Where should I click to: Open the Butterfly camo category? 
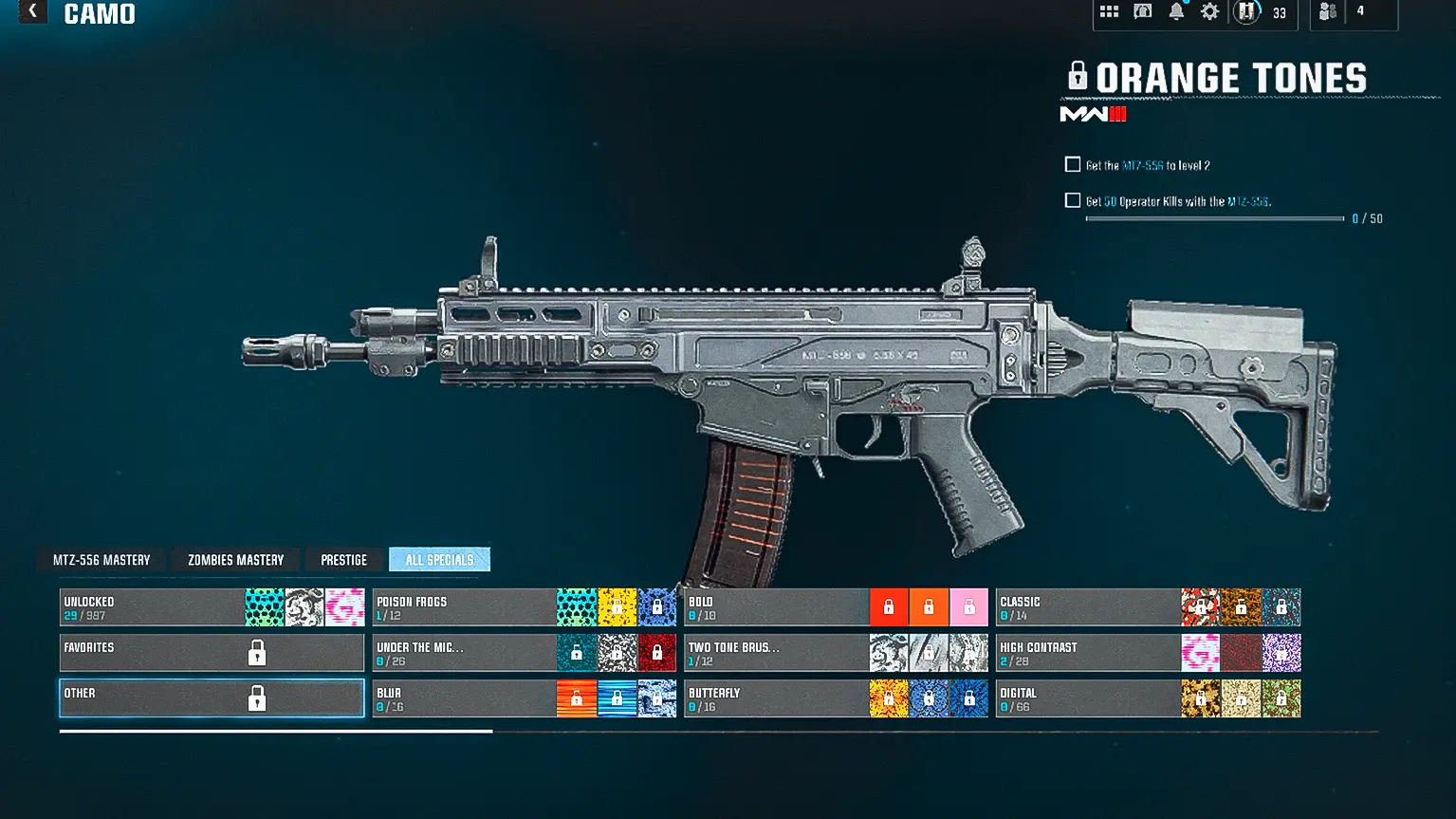click(776, 698)
